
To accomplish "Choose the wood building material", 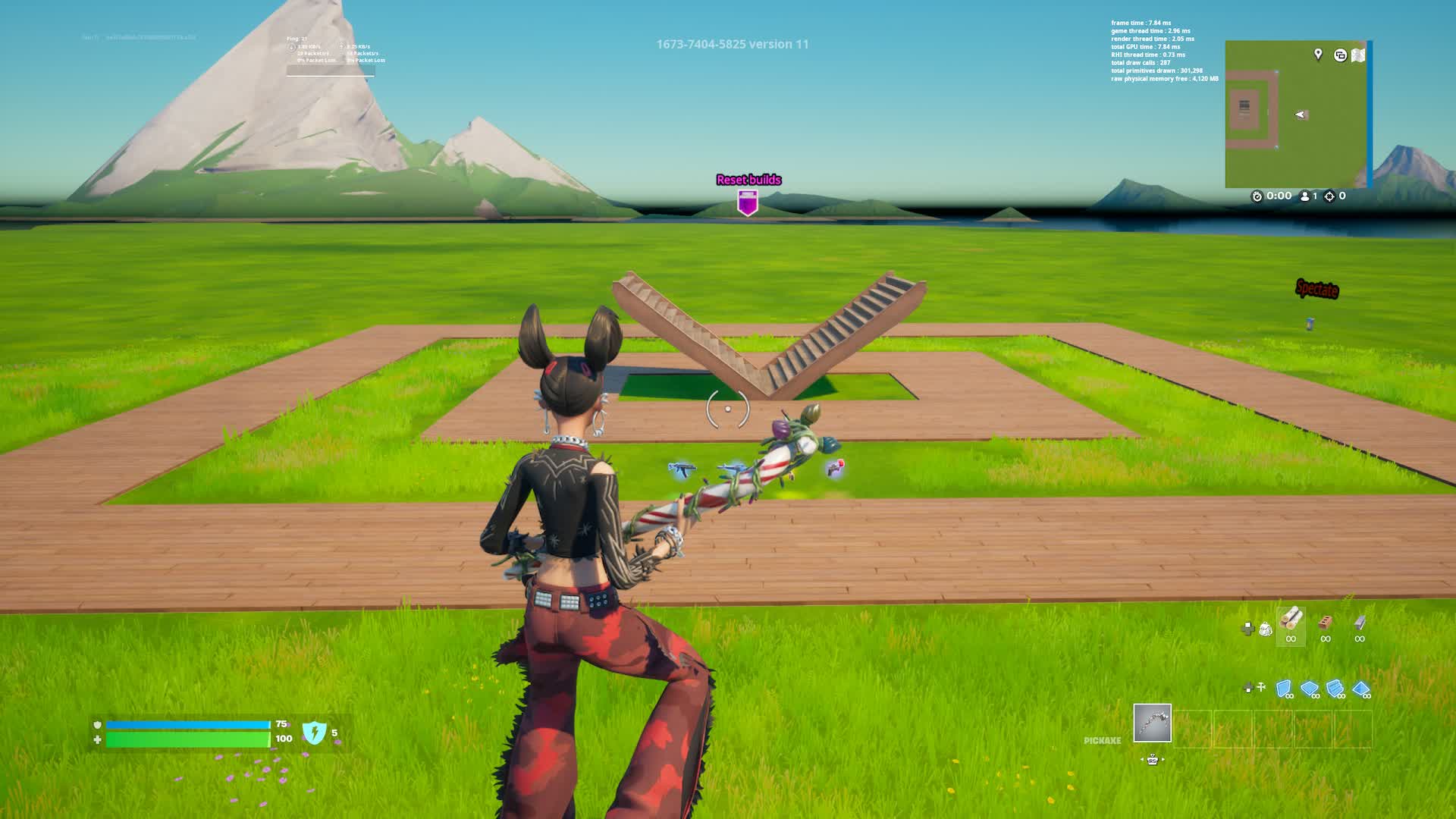I will point(1291,621).
